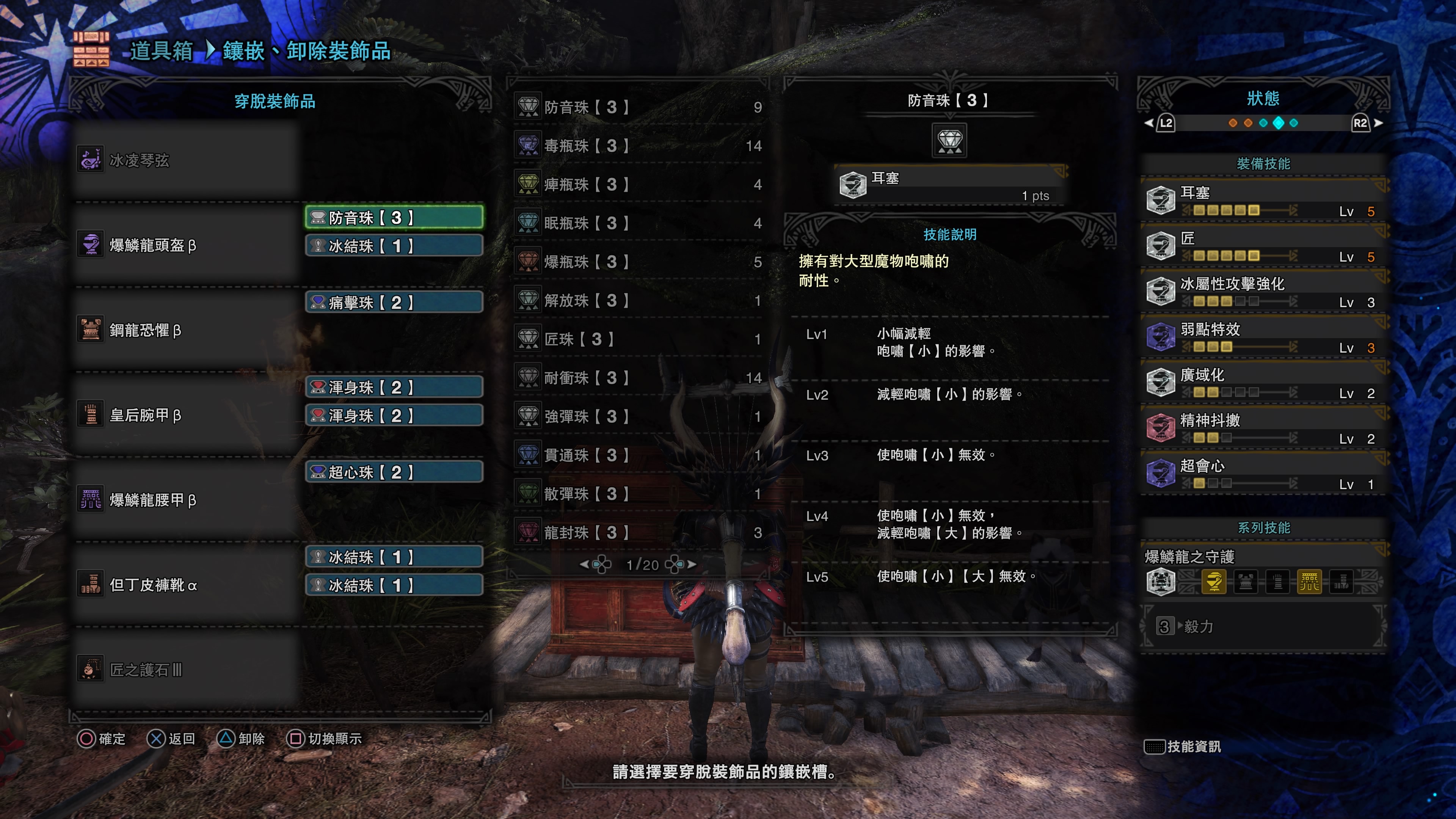Pick the 強彈珠【3】 entry
Viewport: 1456px width, 819px height.
(x=639, y=417)
